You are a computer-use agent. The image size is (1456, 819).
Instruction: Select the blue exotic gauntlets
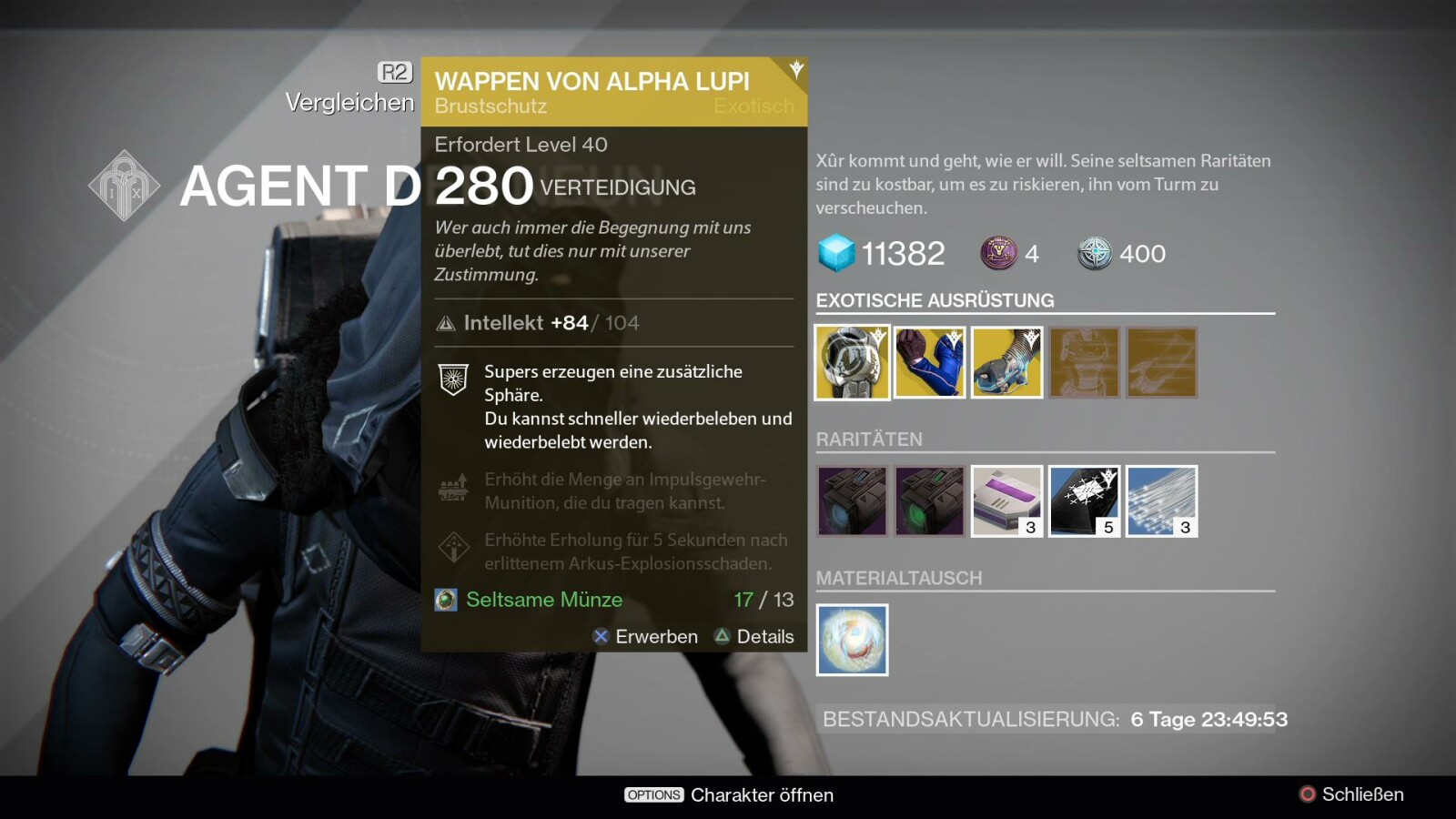929,362
